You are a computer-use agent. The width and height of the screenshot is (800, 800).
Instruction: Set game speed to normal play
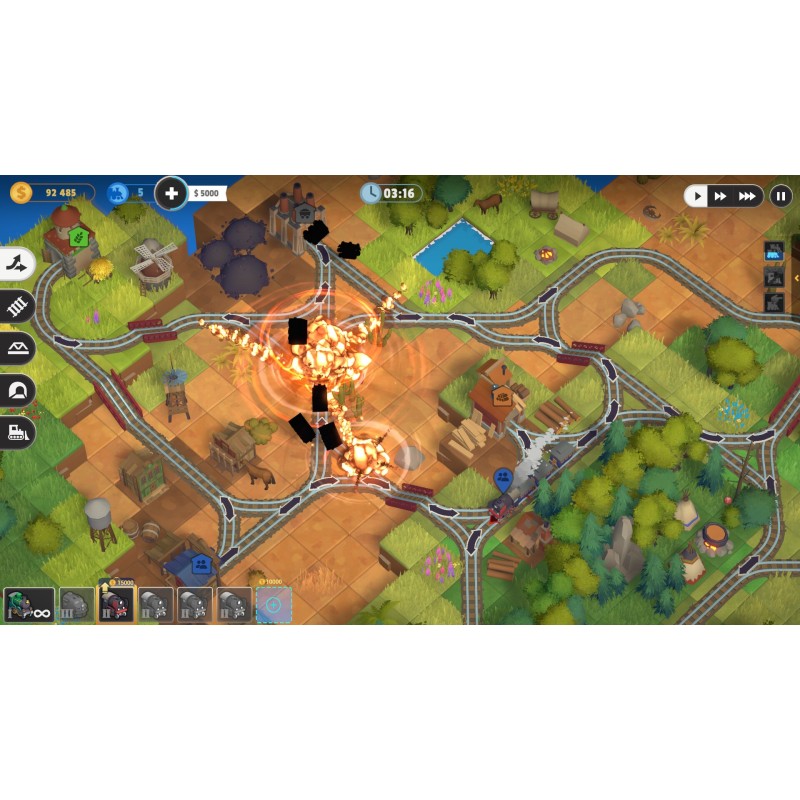[x=698, y=196]
